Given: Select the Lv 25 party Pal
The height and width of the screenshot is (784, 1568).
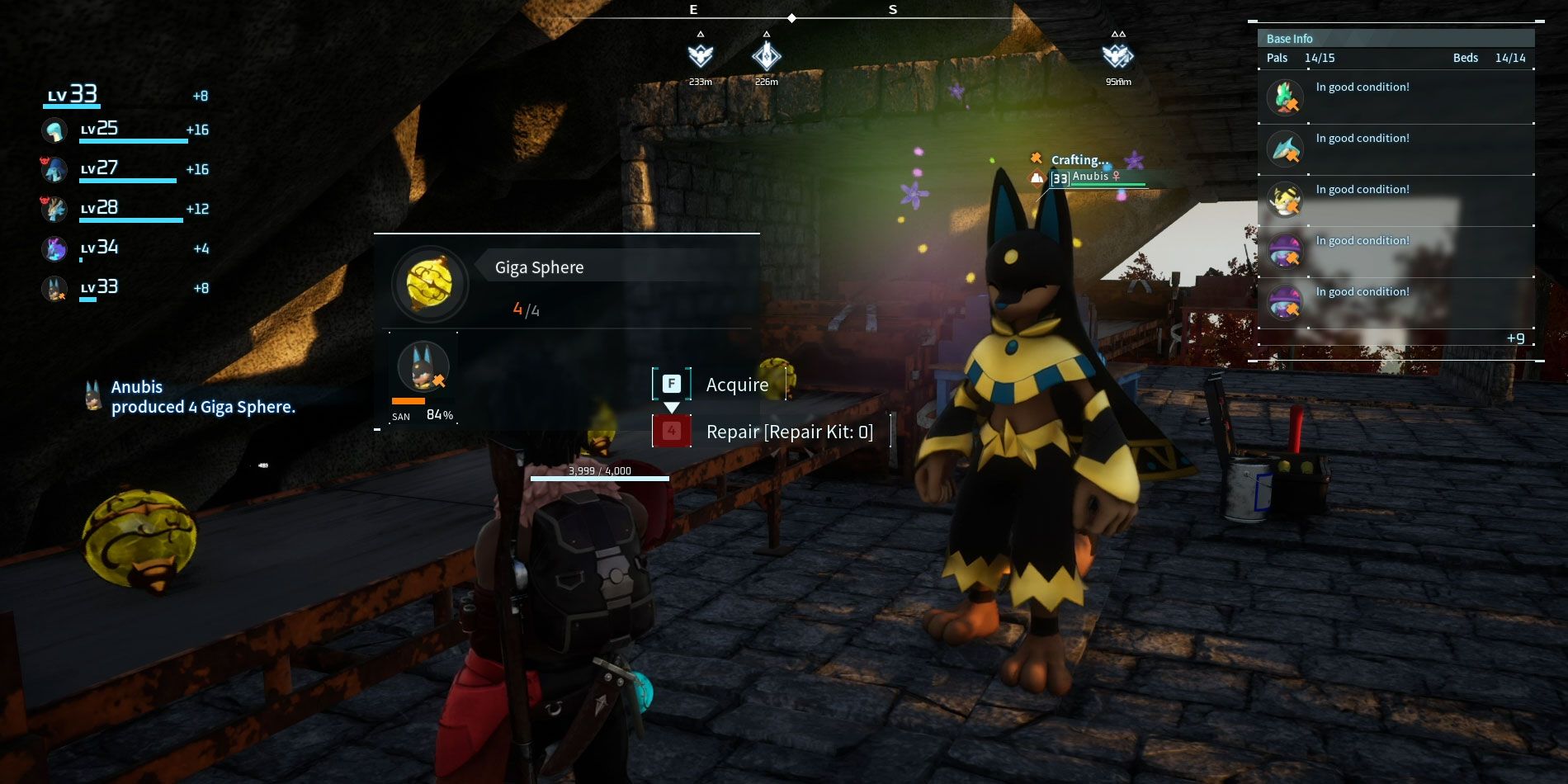Looking at the screenshot, I should 55,130.
